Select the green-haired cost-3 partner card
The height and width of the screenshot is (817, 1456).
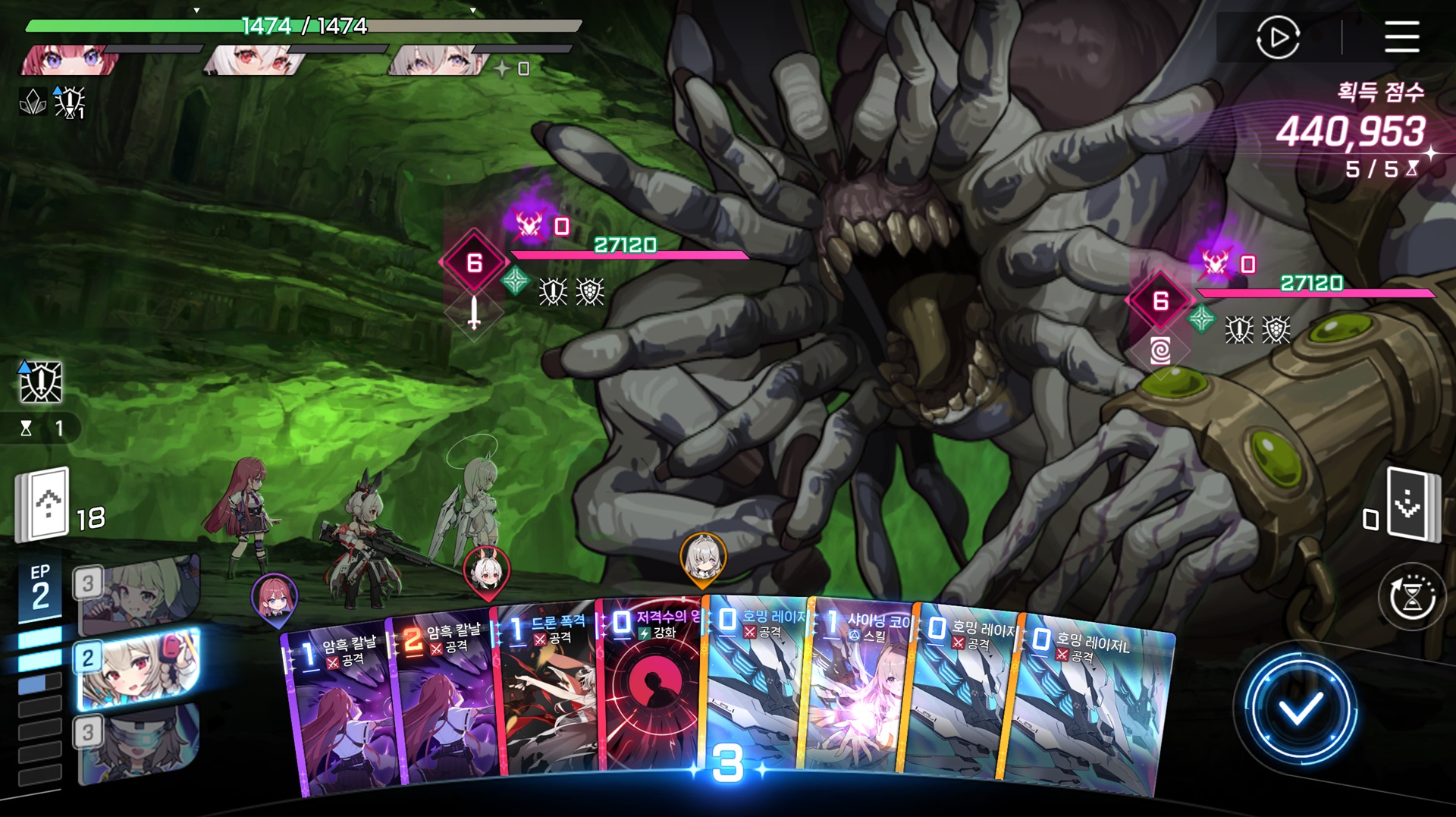140,595
